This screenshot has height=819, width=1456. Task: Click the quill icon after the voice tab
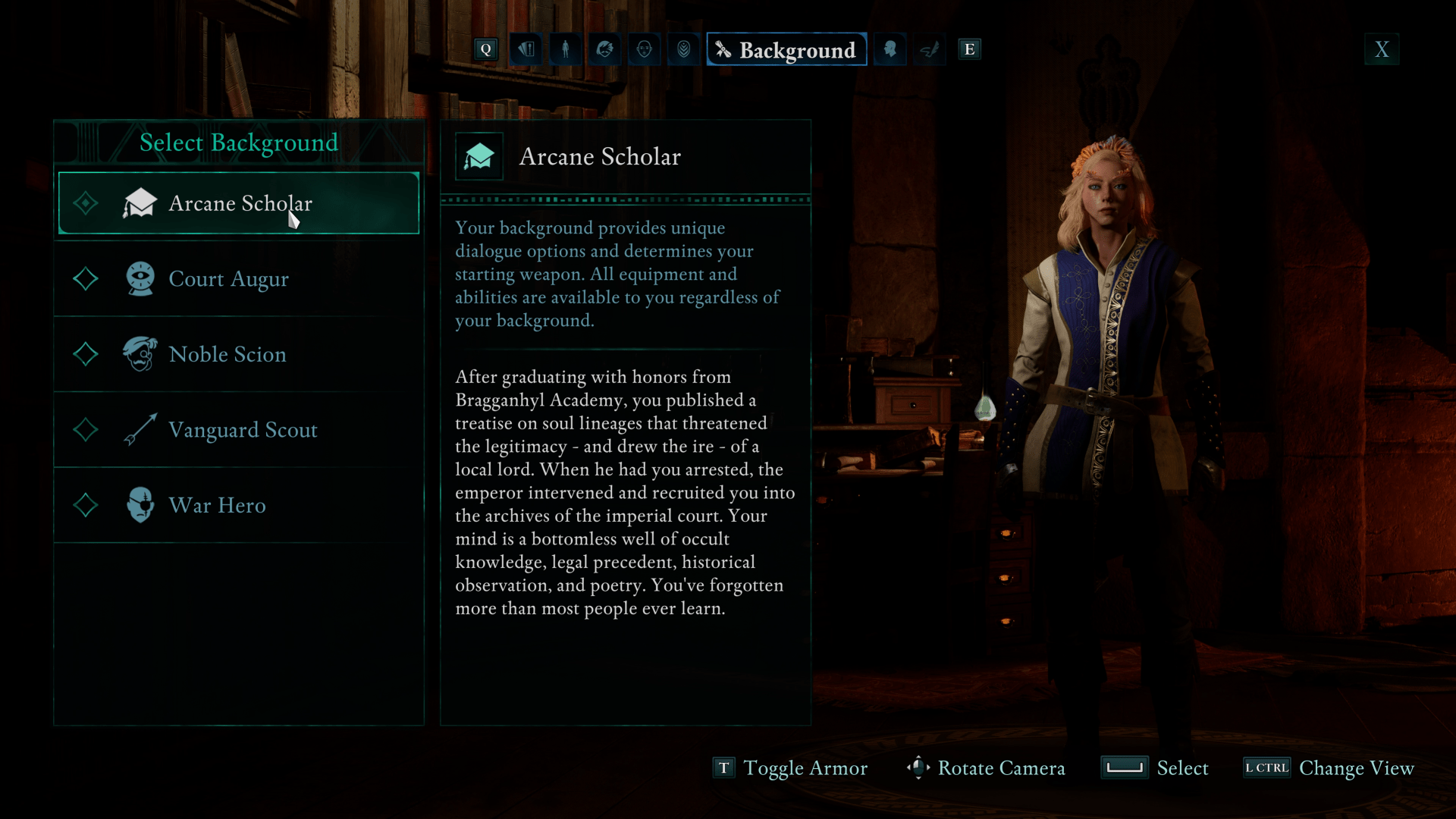[930, 49]
